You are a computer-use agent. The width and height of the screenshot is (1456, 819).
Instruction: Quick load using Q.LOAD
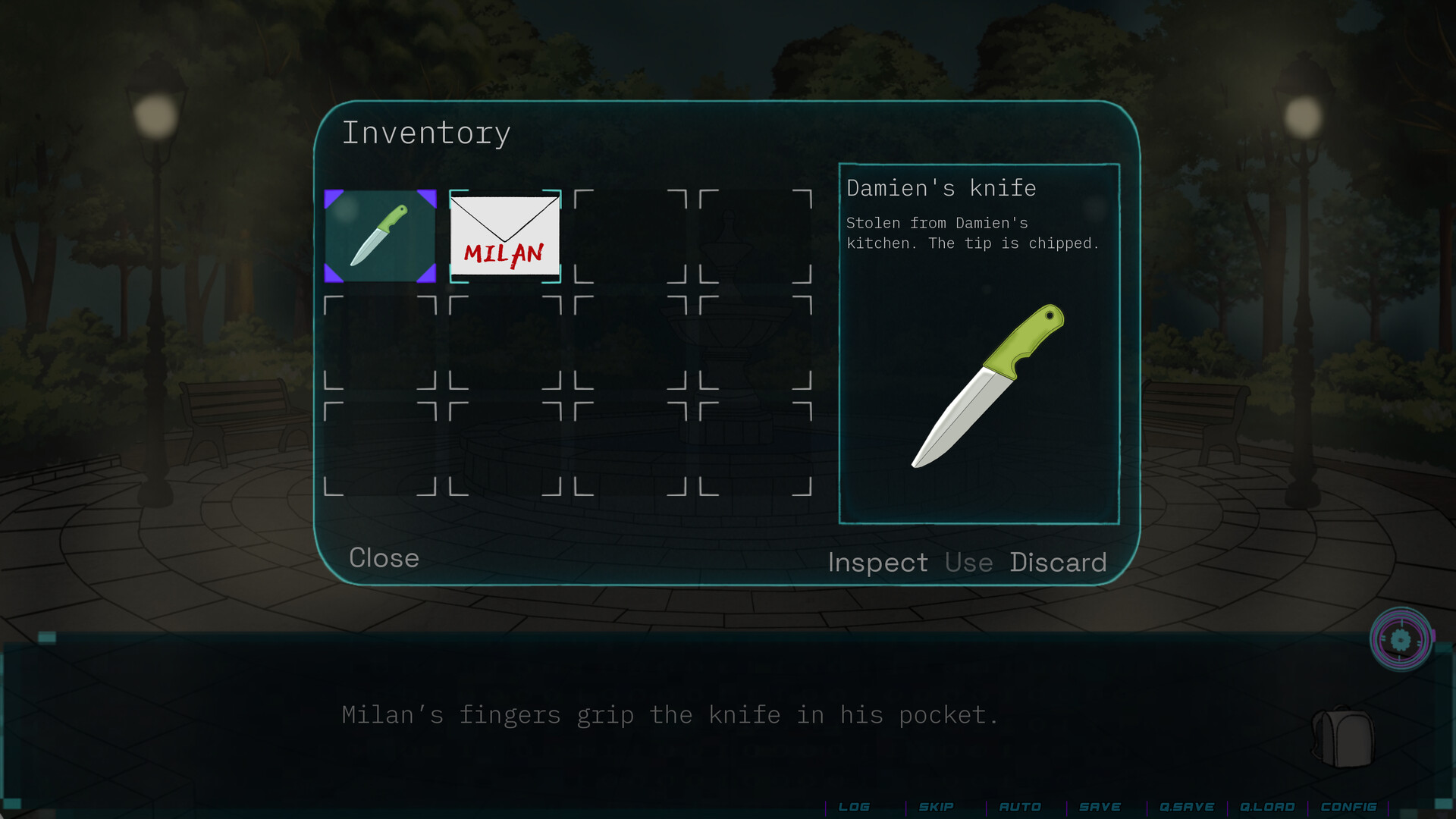[1267, 807]
